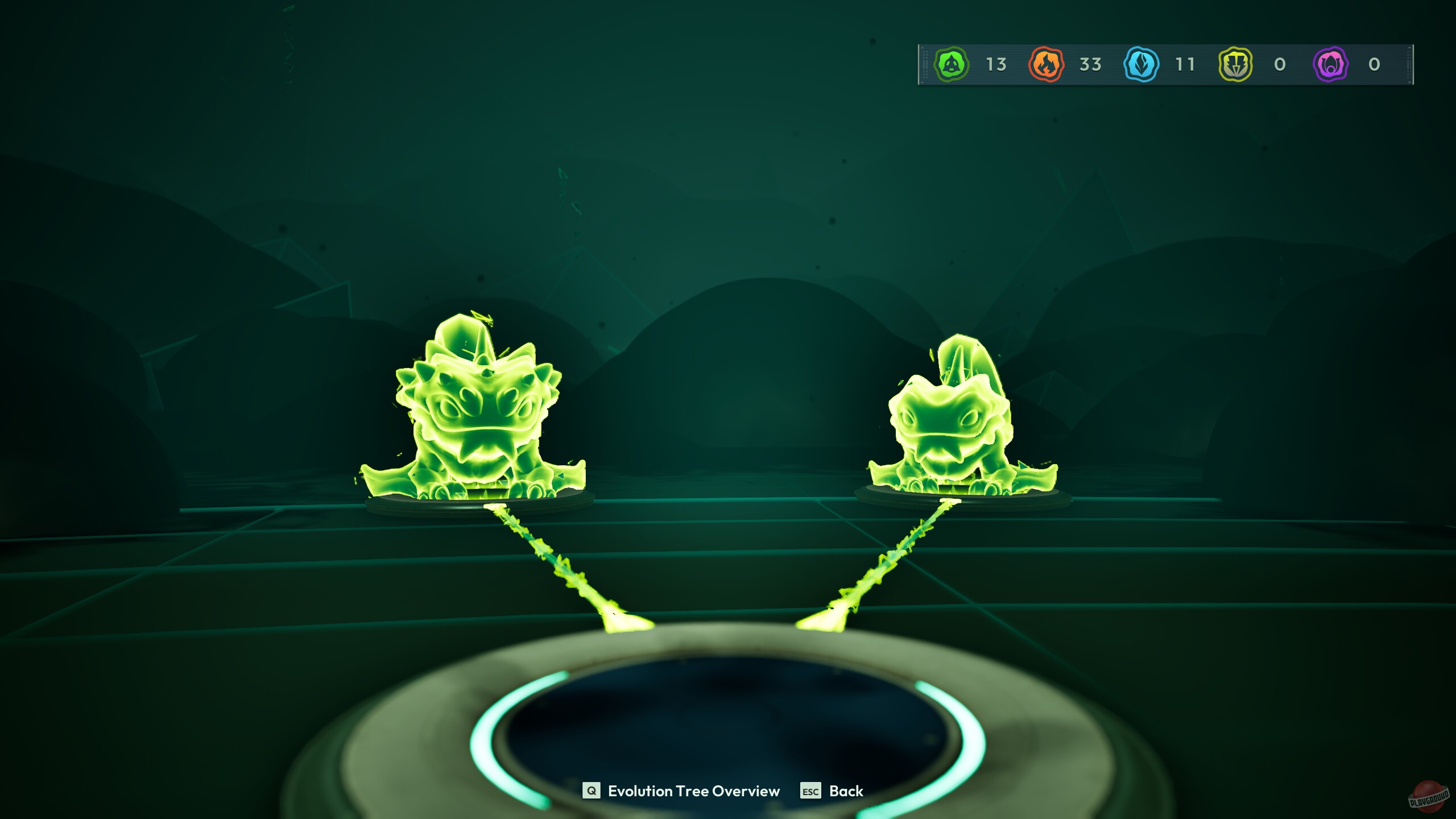Select the blue ice essence icon
The image size is (1456, 819).
[x=1140, y=64]
